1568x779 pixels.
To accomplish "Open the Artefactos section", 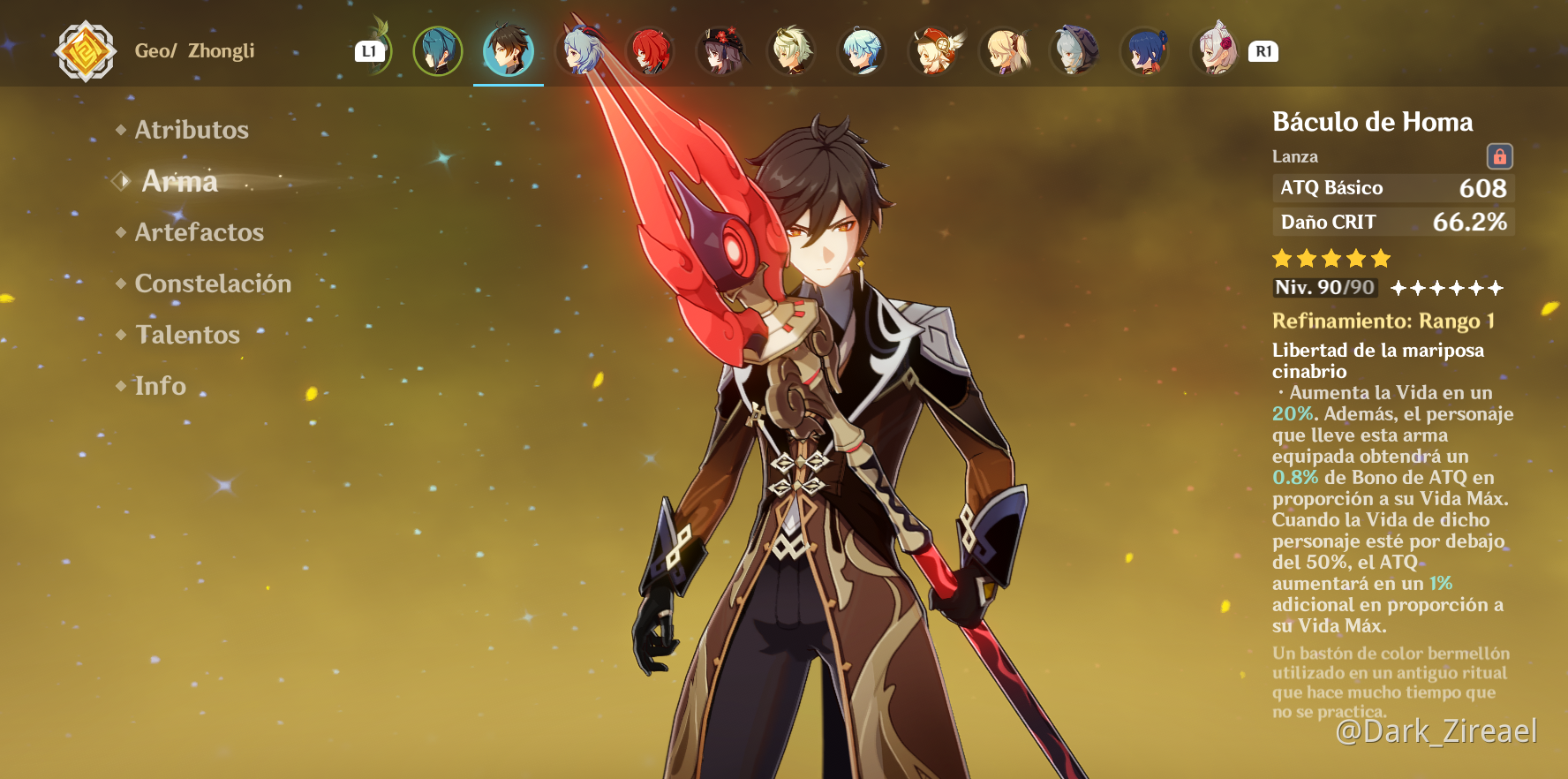I will [x=199, y=232].
